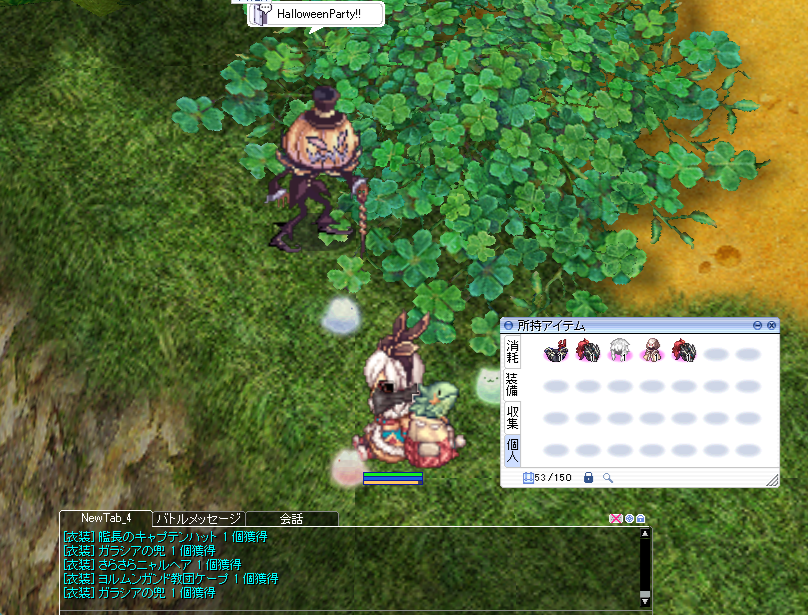Switch to the 消耗 consumables tab
Image resolution: width=808 pixels, height=615 pixels.
[x=512, y=351]
